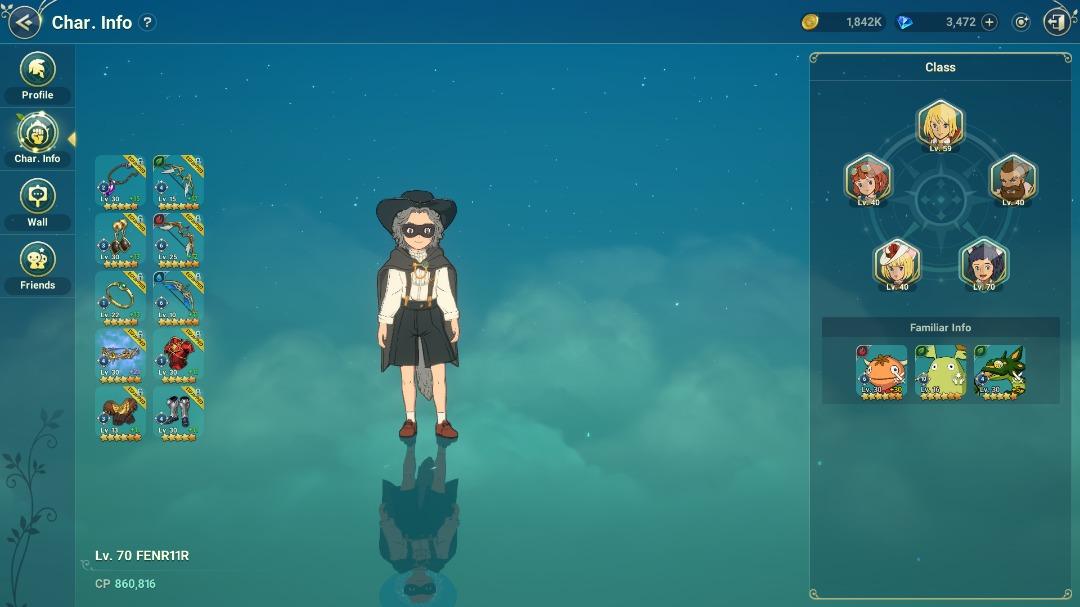
Task: View the red chest armor slot
Action: click(178, 356)
